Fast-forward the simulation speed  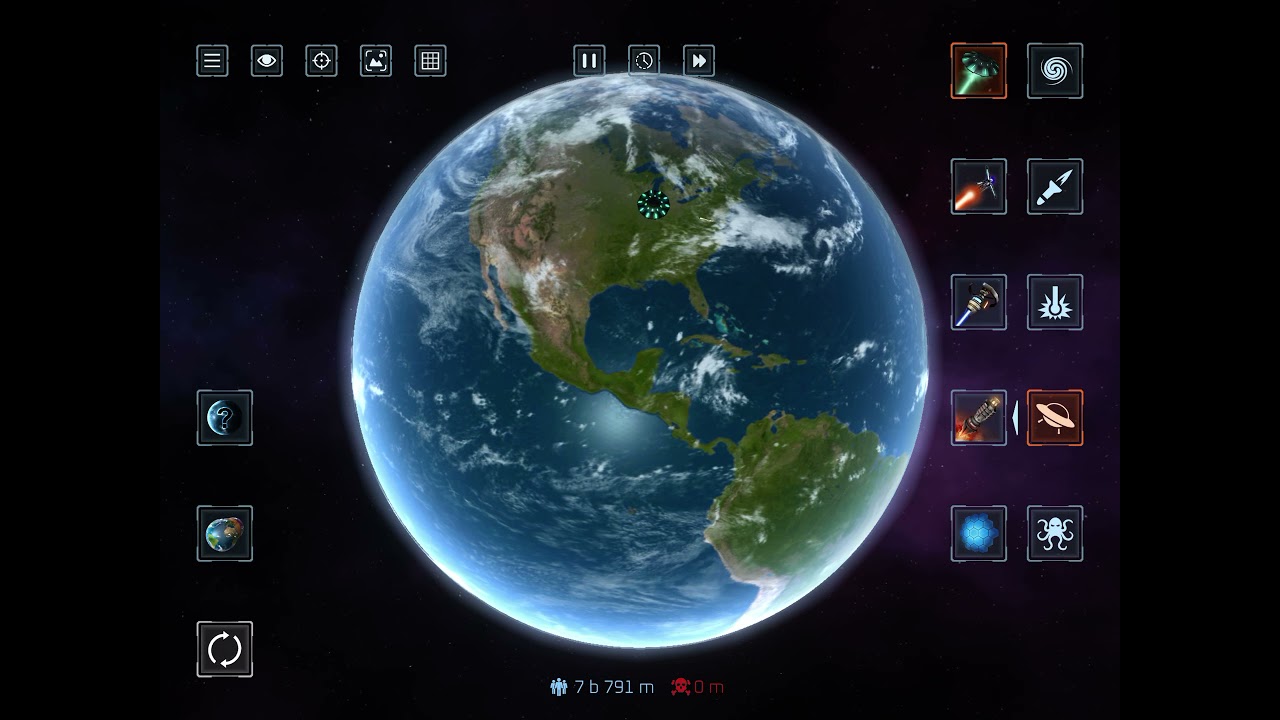point(699,61)
